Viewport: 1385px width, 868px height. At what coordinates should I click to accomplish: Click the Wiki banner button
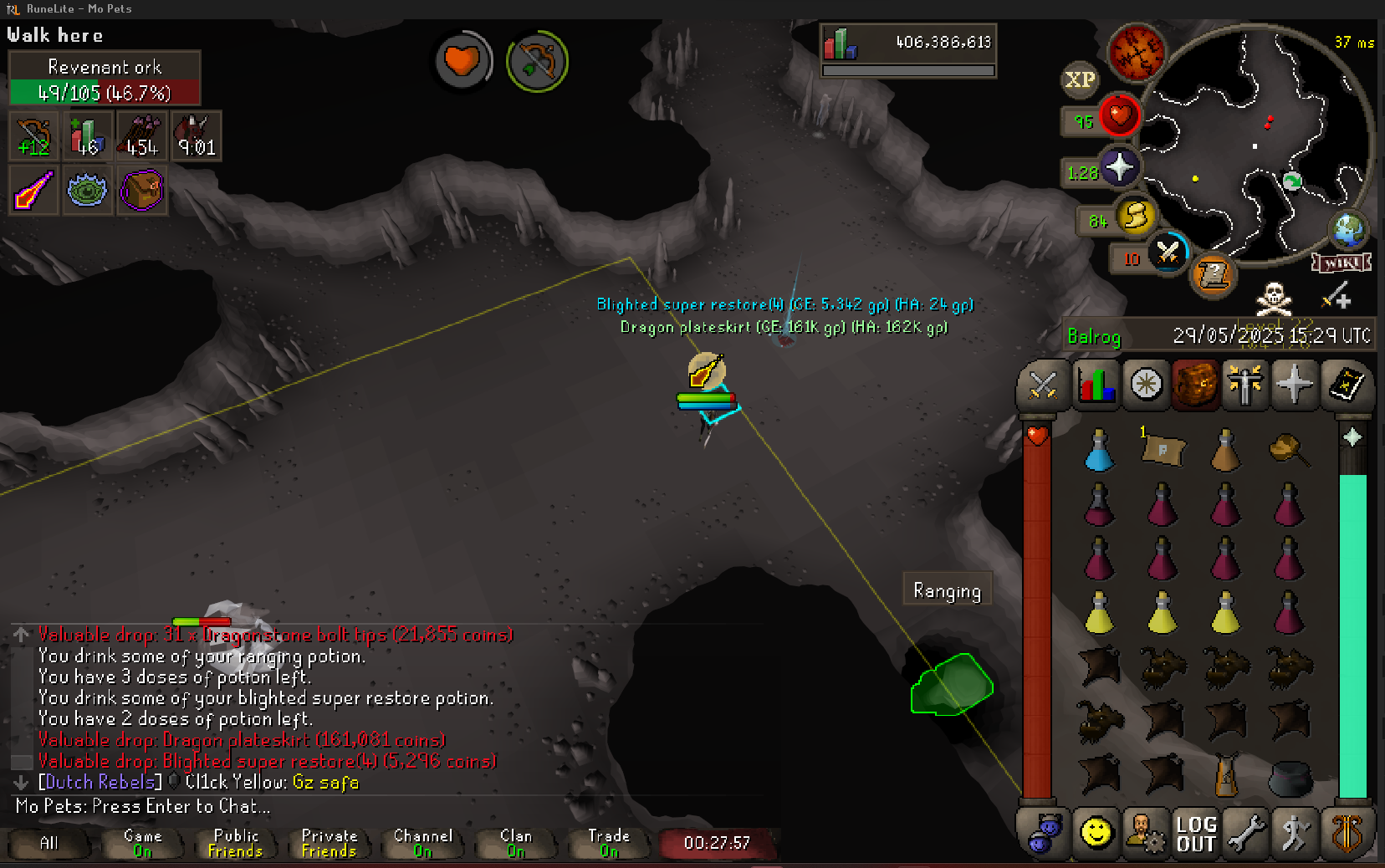pyautogui.click(x=1342, y=263)
